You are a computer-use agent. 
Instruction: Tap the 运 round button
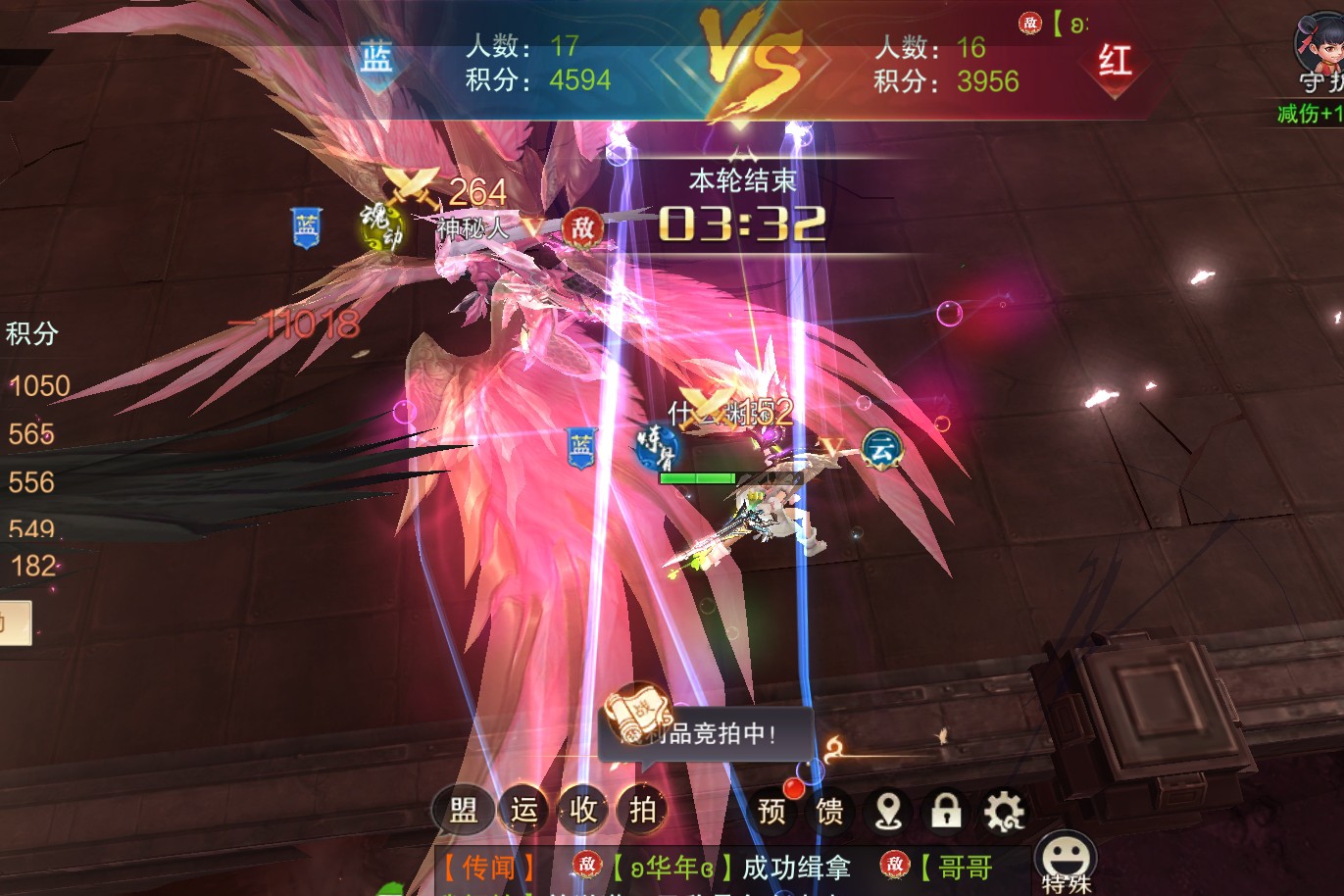click(523, 811)
